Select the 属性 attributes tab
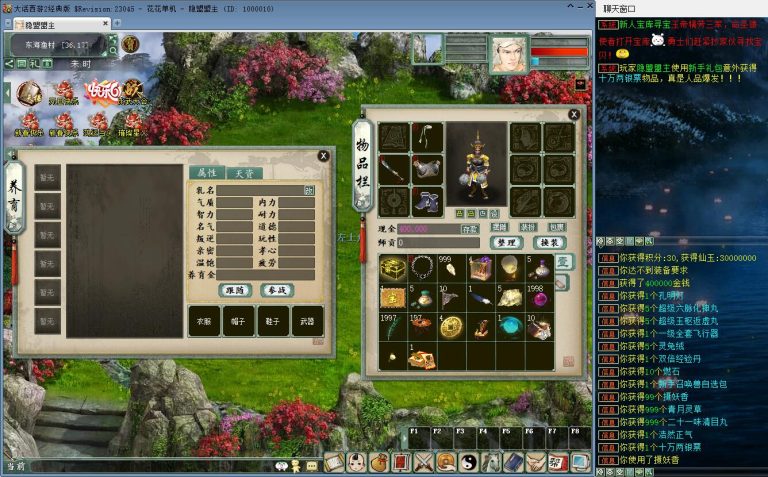 (x=206, y=173)
